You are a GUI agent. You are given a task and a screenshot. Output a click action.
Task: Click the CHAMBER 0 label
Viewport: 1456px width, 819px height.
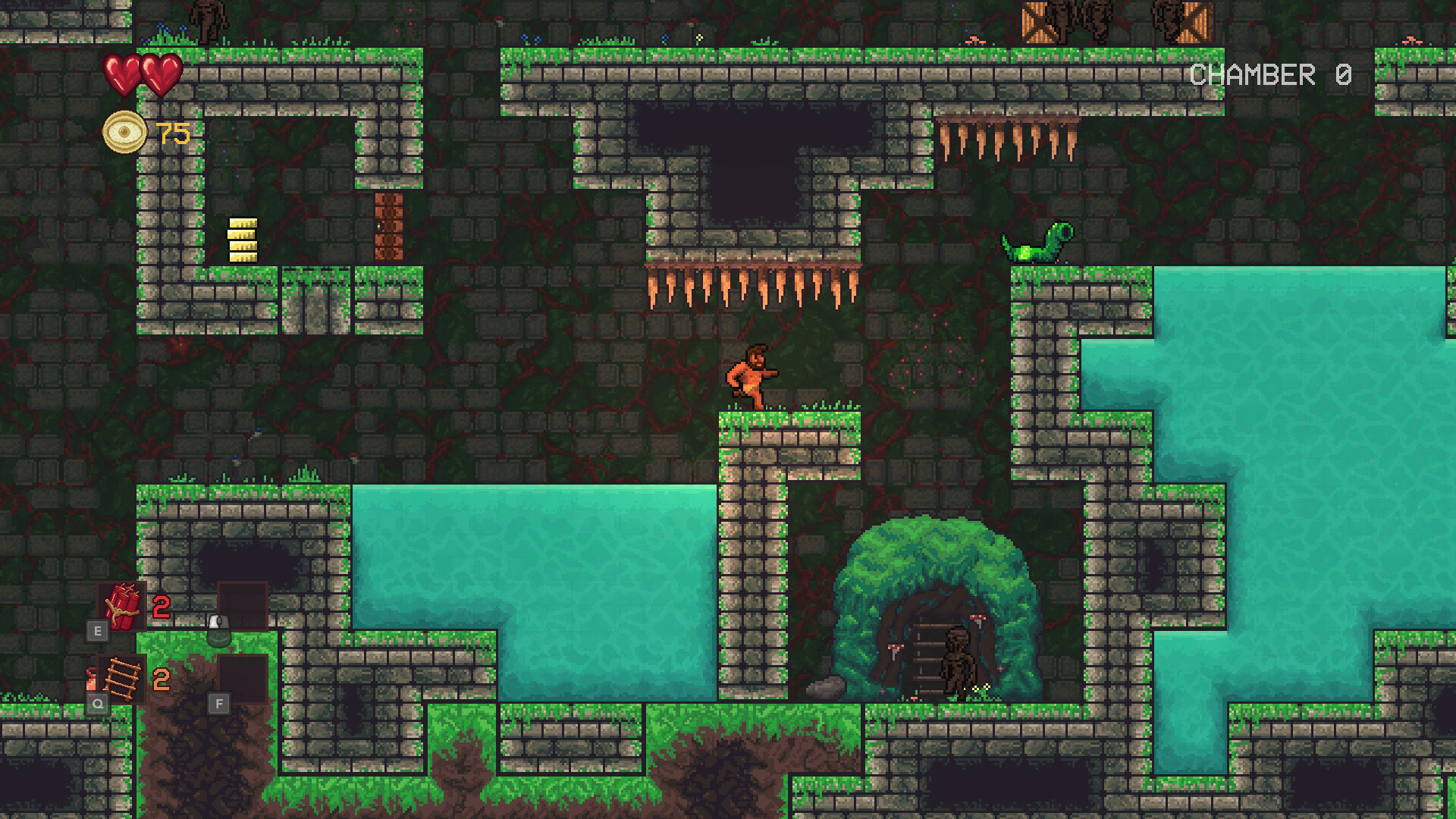(1271, 74)
